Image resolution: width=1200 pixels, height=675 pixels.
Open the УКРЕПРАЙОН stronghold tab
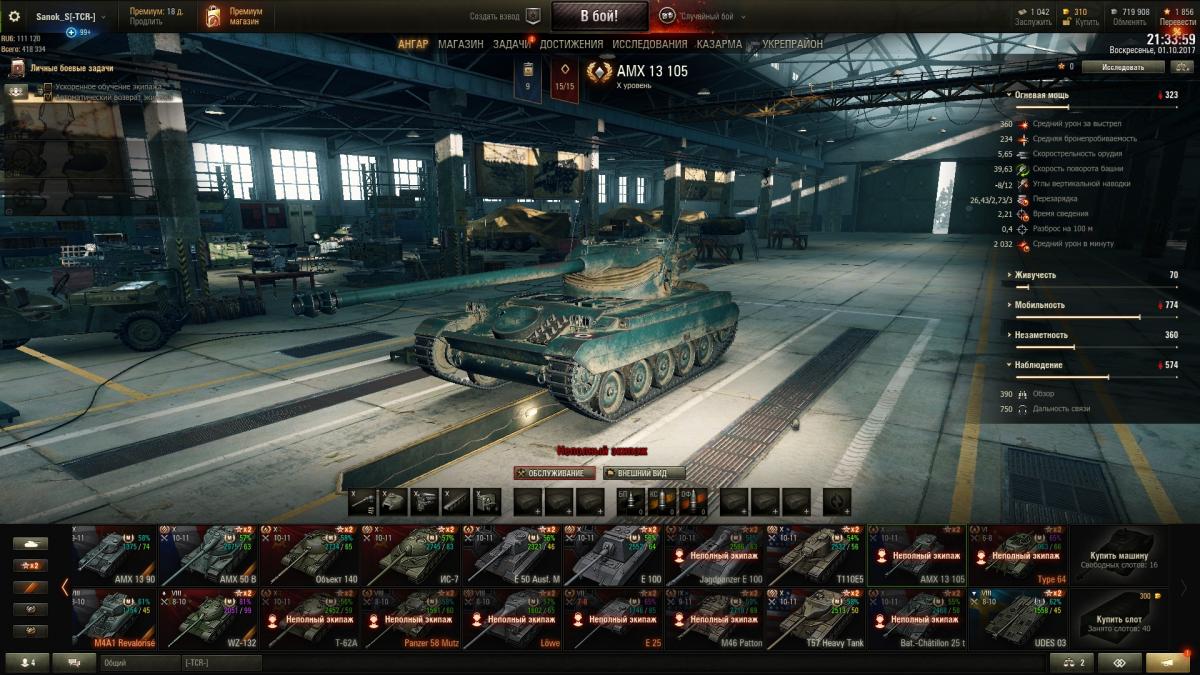792,45
